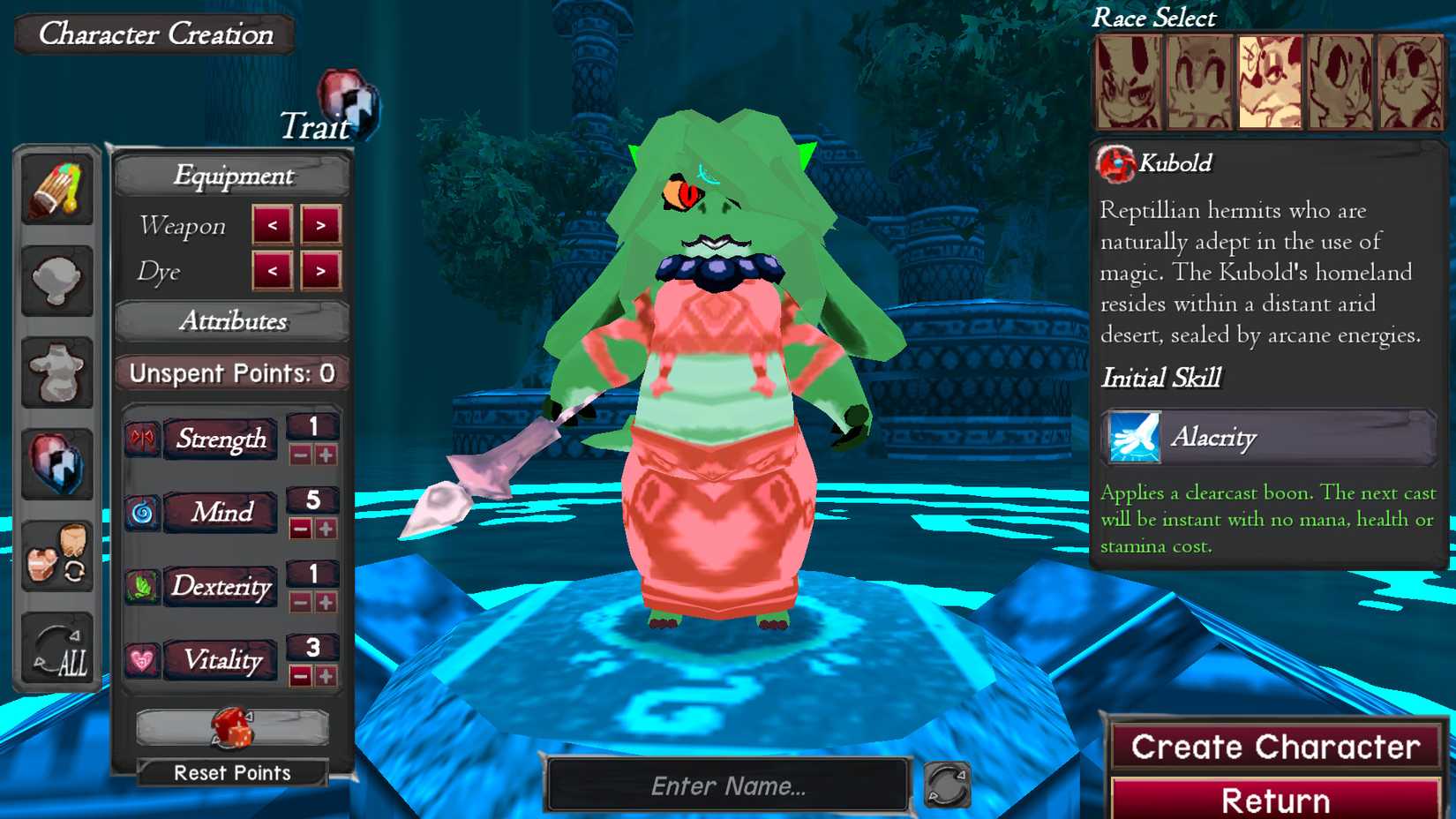This screenshot has height=819, width=1456.
Task: Click the red dice randomize attributes icon
Action: [x=232, y=728]
